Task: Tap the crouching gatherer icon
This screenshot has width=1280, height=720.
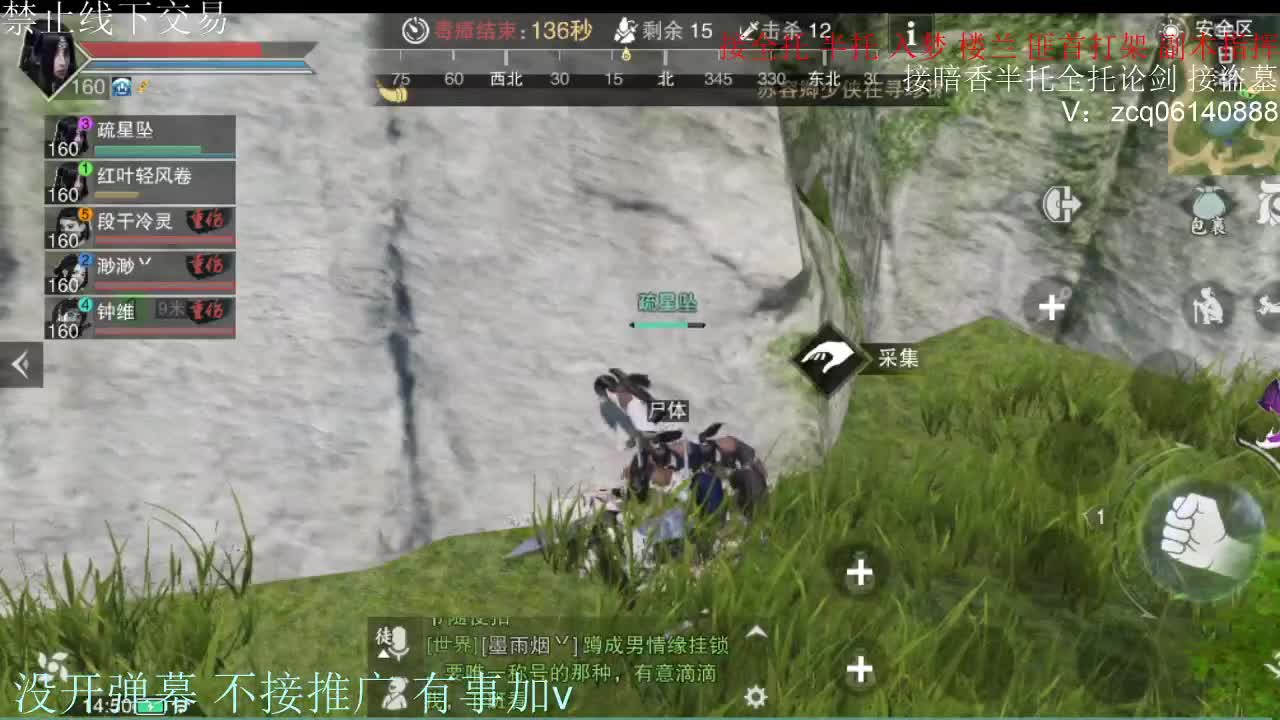Action: 1208,305
